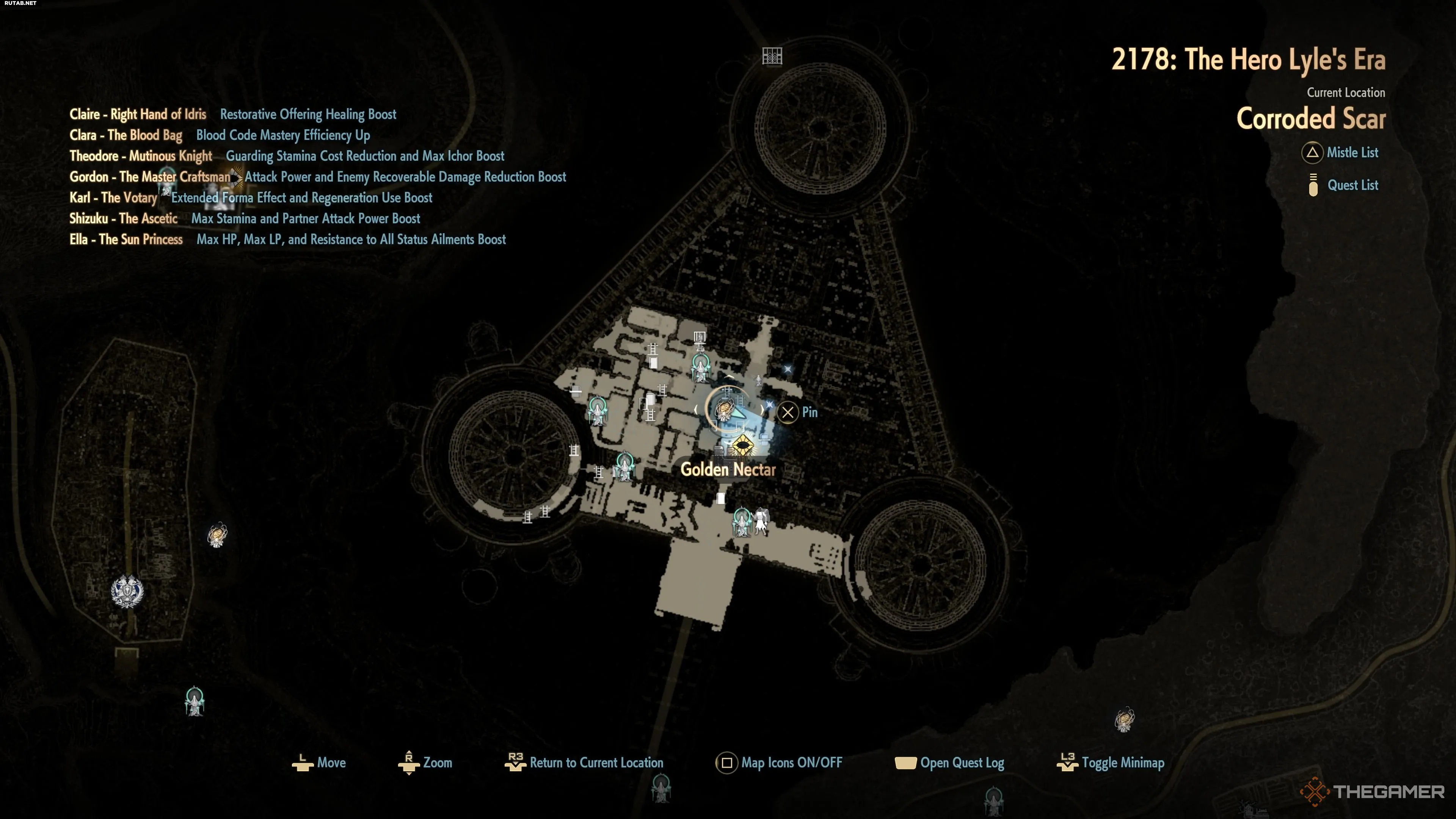
Task: Open Quest Log from the bottom bar
Action: [x=949, y=763]
